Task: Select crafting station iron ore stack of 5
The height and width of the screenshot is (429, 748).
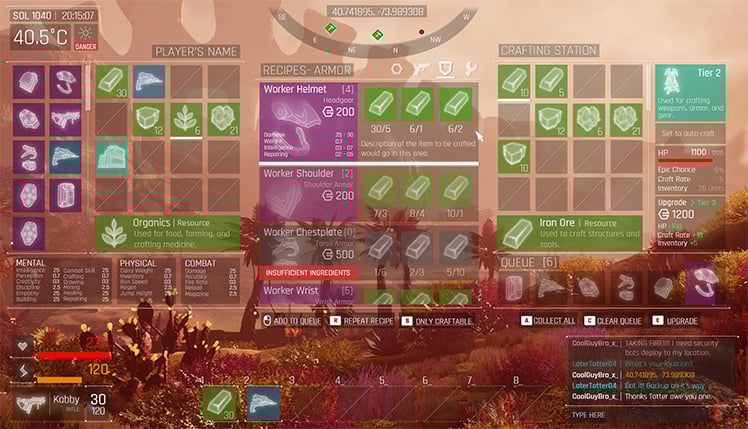Action: [550, 82]
